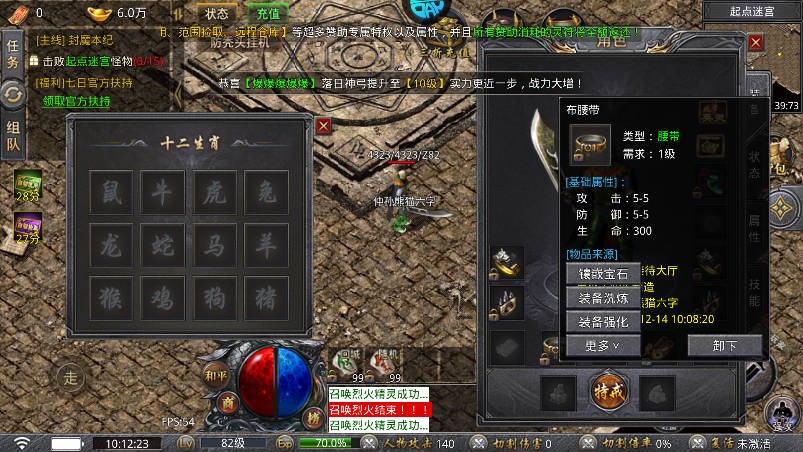Expand the 更多 more options dropdown
Screen dimensions: 803x452
(603, 346)
